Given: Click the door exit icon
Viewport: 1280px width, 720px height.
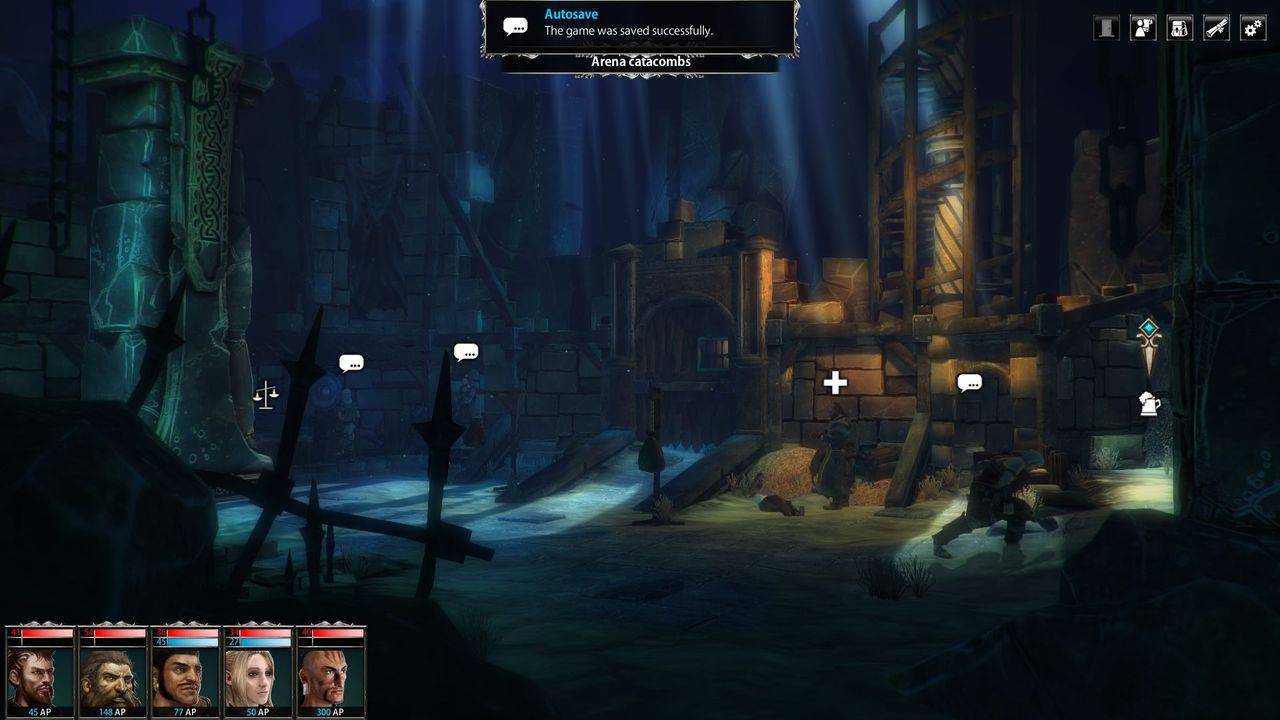Looking at the screenshot, I should click(x=1106, y=28).
